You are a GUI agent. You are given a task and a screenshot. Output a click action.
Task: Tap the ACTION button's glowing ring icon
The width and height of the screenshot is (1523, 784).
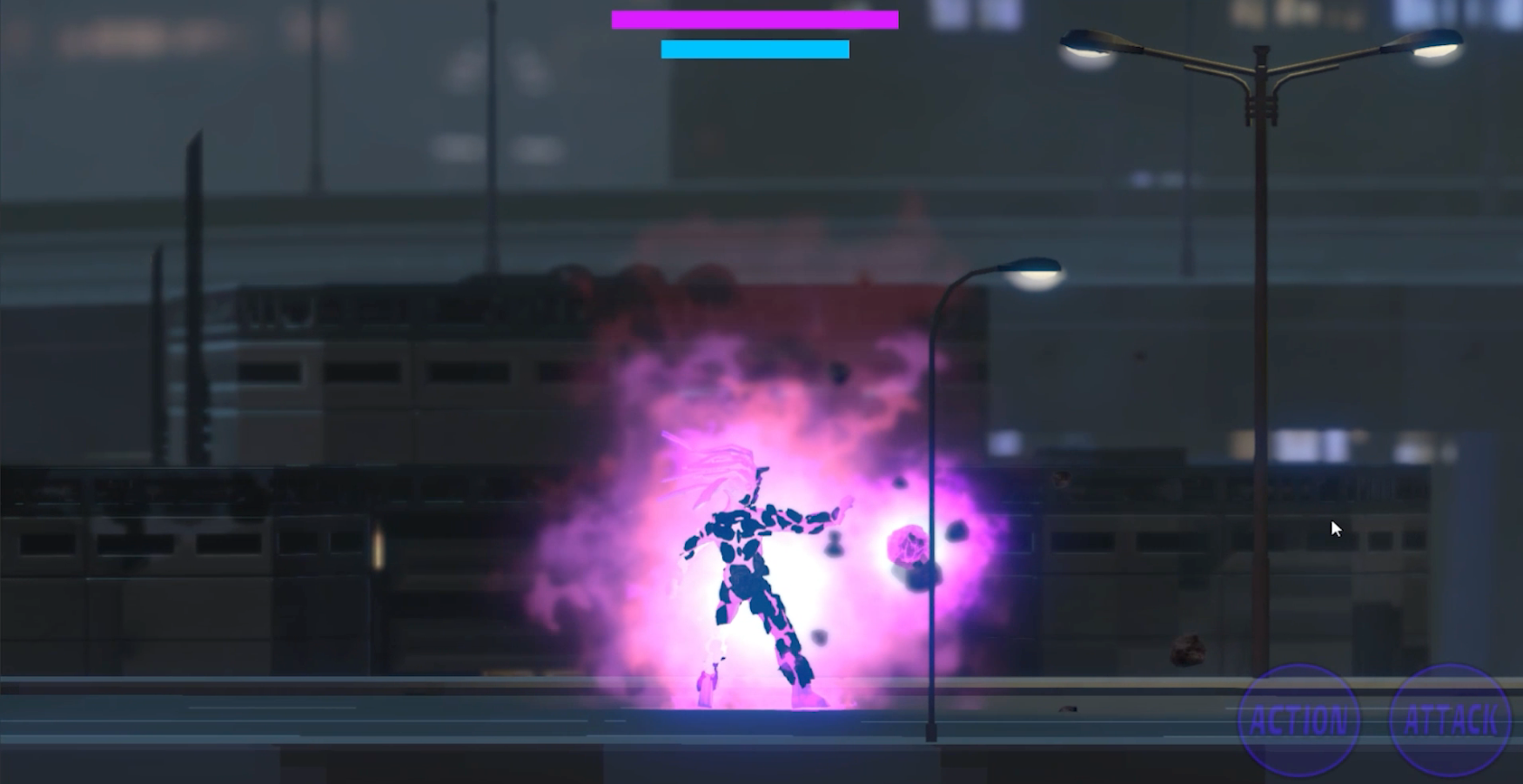pyautogui.click(x=1298, y=719)
